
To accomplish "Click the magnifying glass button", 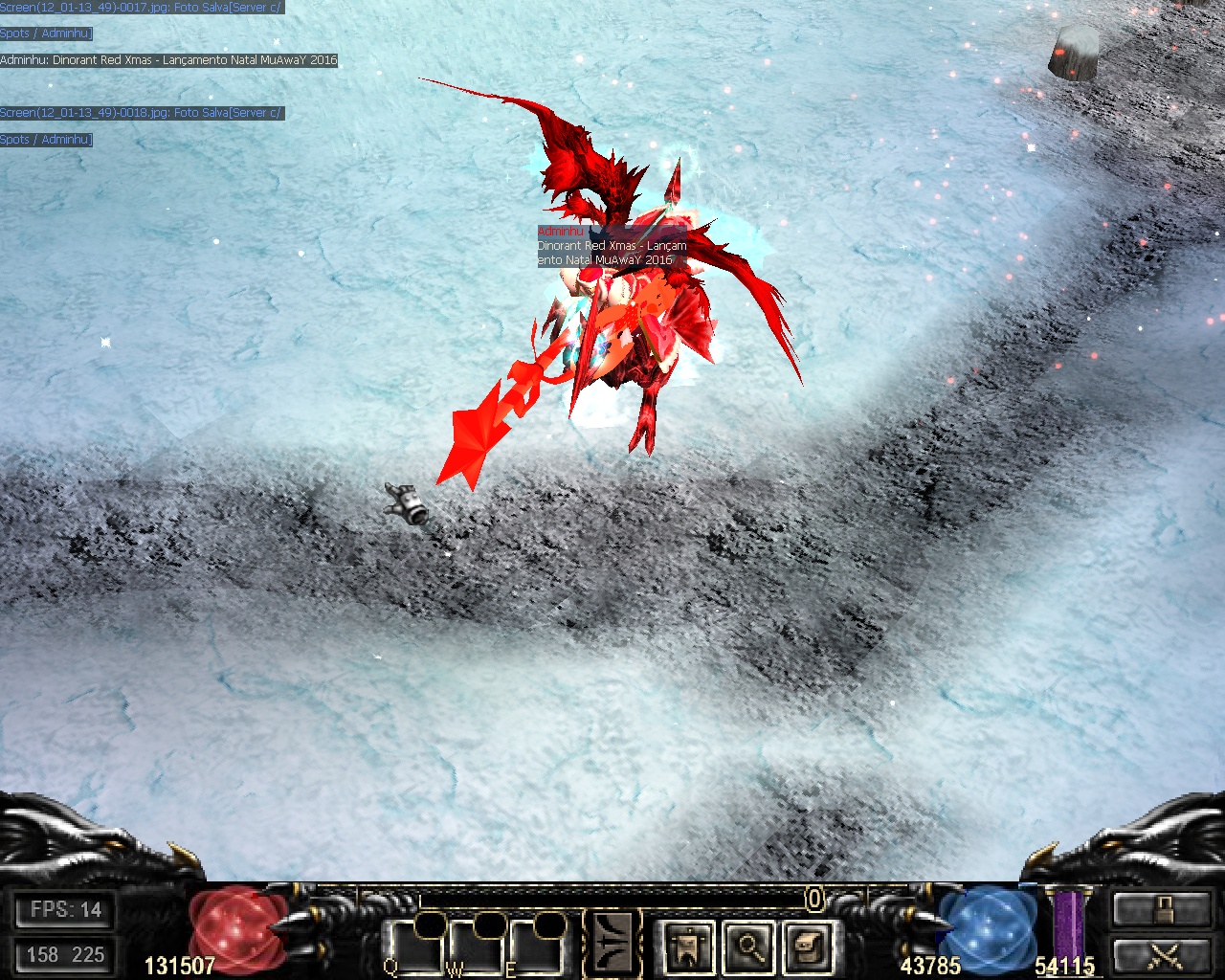I will tap(748, 947).
